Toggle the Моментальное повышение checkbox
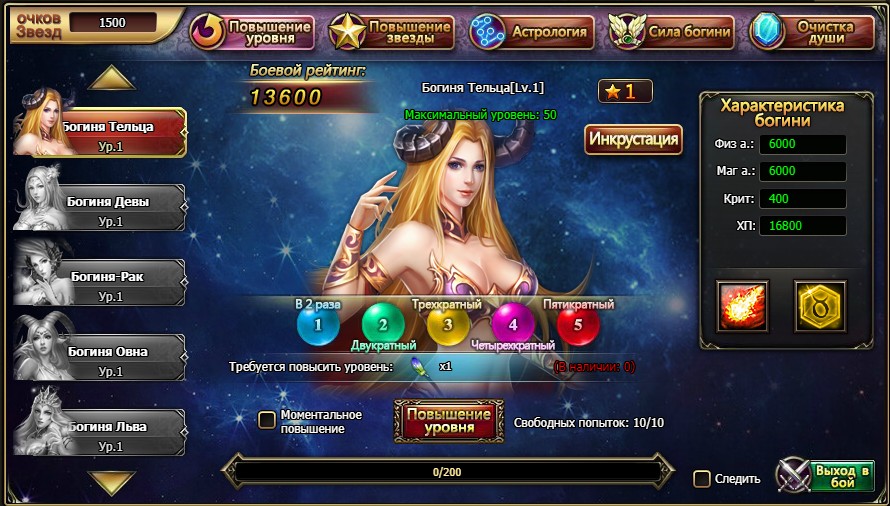Image resolution: width=890 pixels, height=506 pixels. coord(267,420)
